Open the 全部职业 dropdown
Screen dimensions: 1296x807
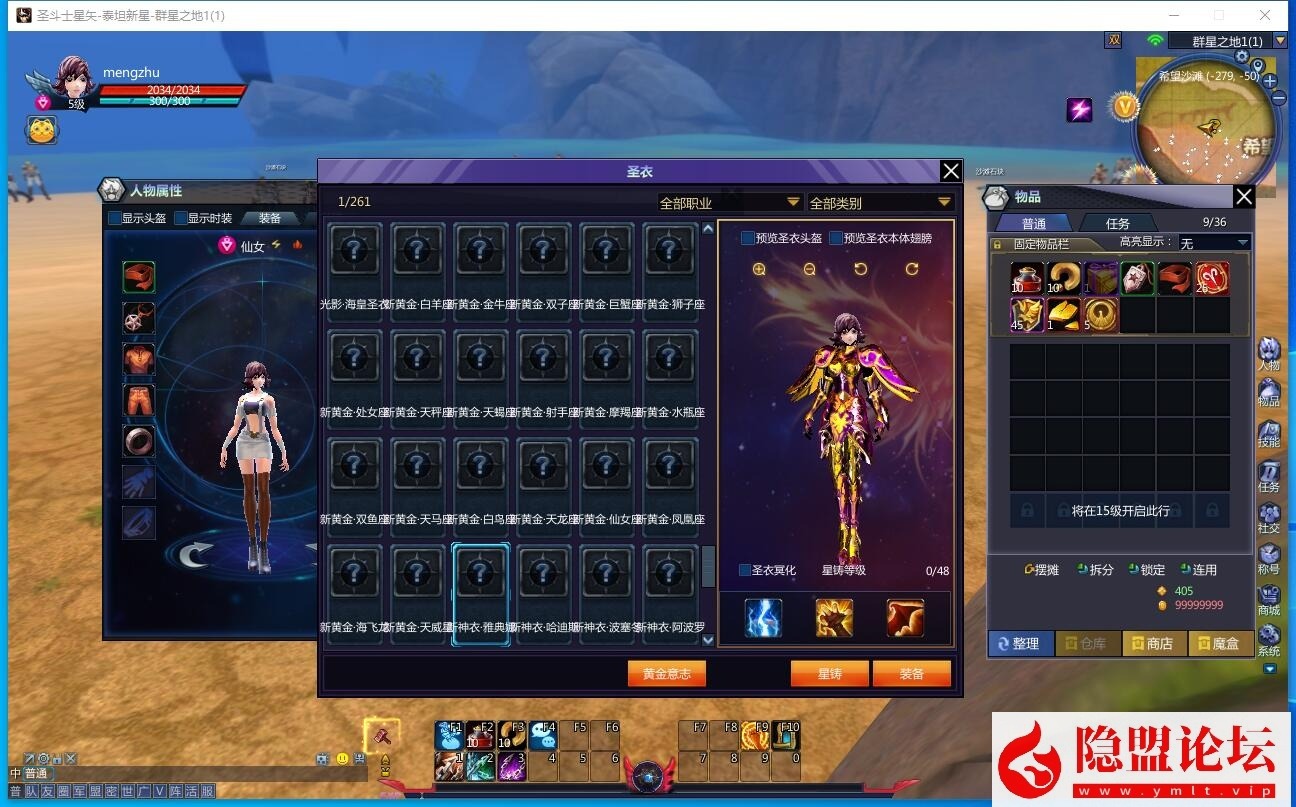click(x=727, y=201)
